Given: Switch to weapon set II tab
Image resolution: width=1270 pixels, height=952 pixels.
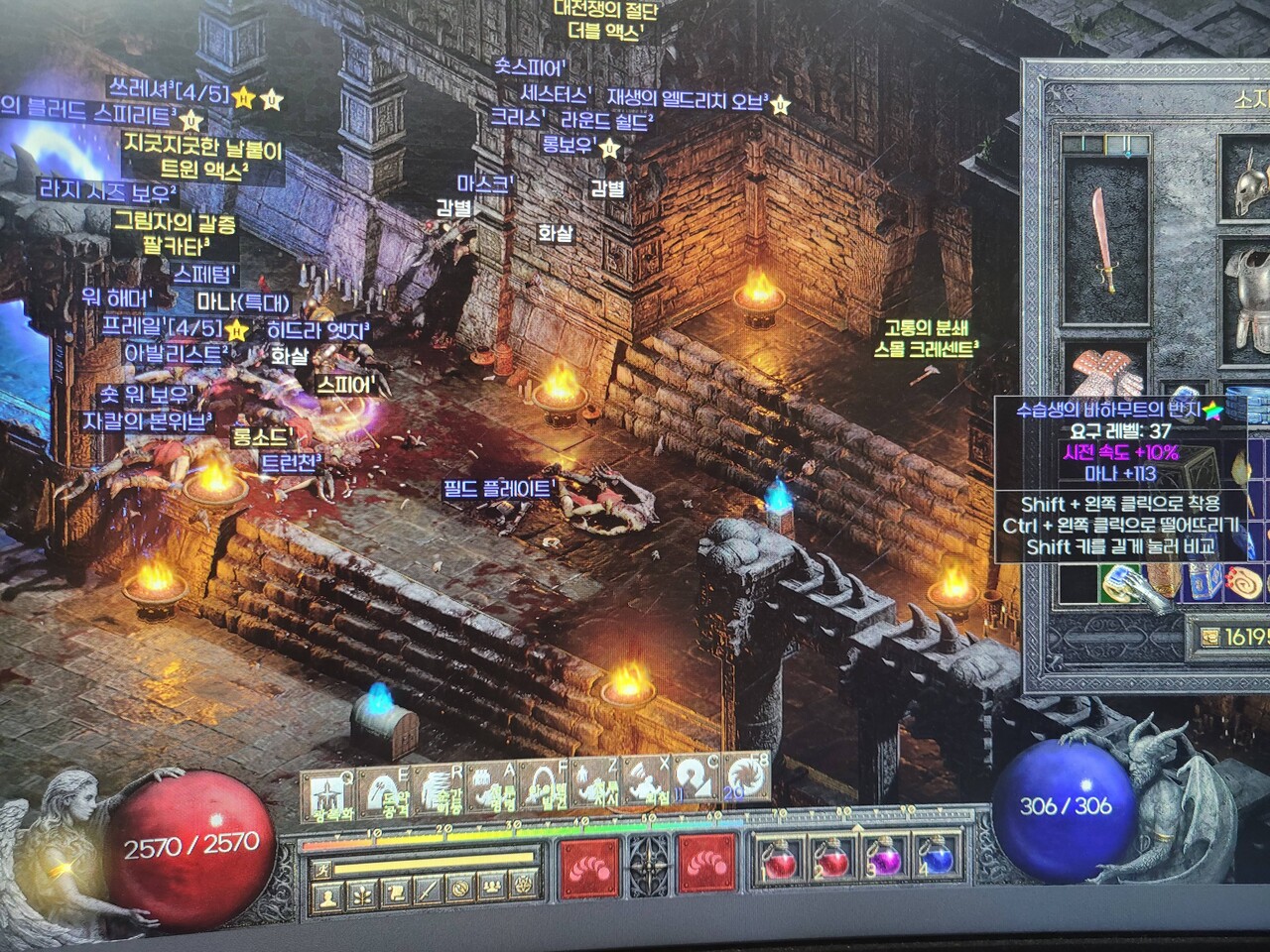Looking at the screenshot, I should 1127,147.
